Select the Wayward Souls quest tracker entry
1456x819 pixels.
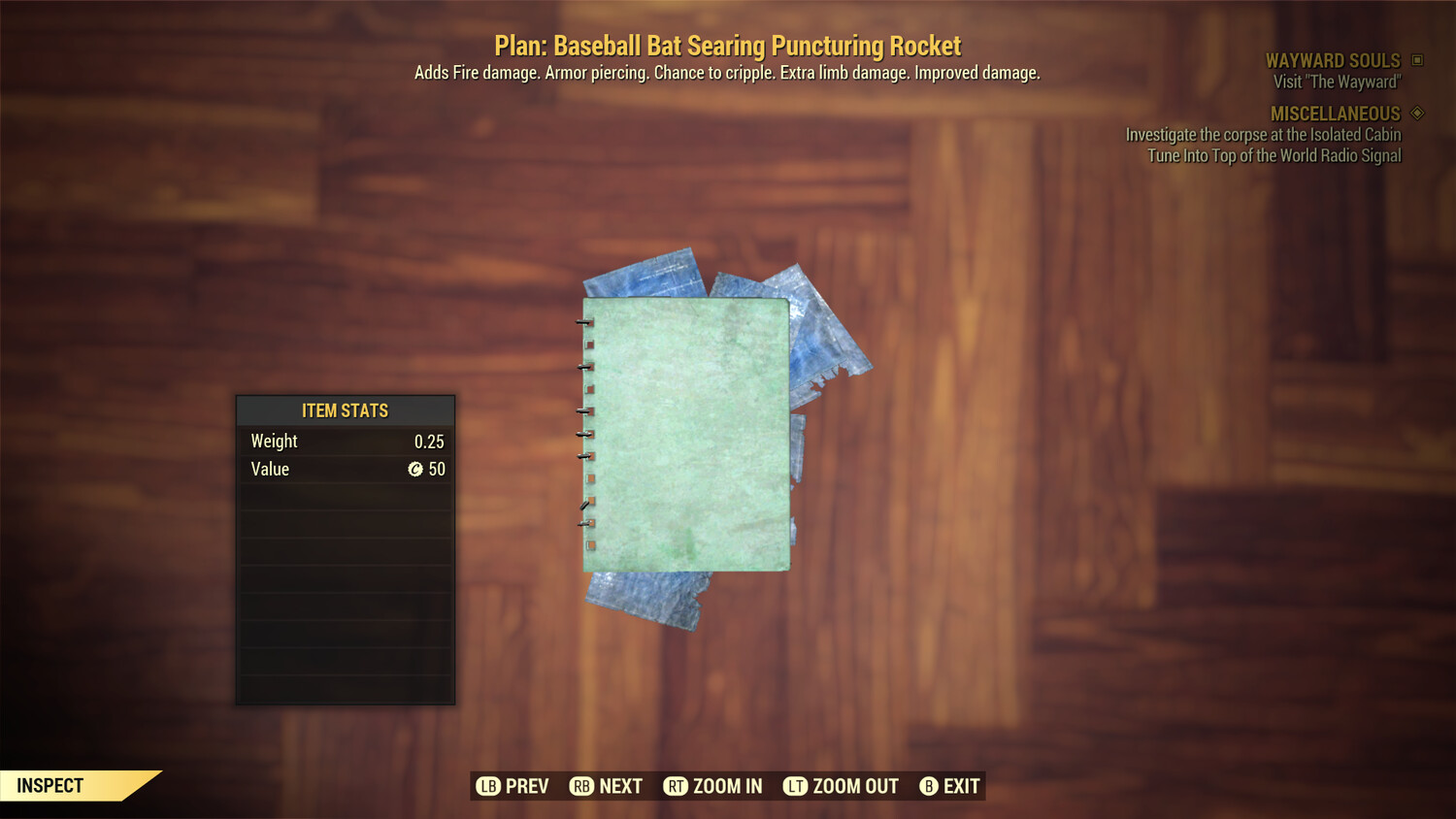[x=1332, y=61]
